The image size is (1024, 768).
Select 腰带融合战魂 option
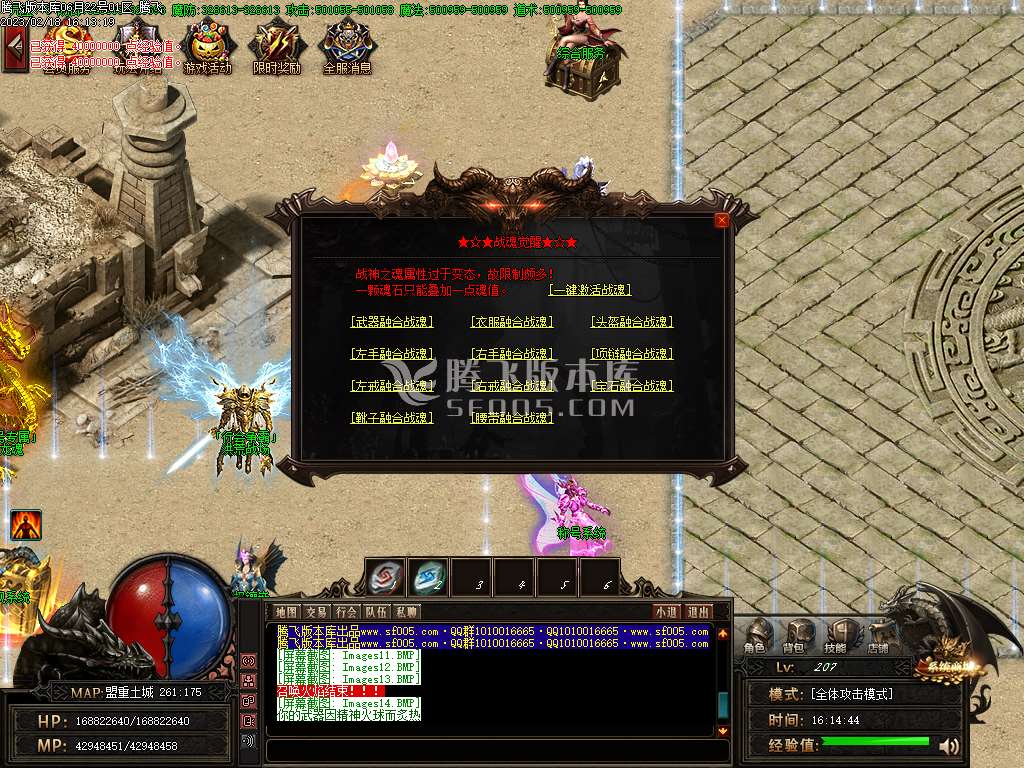(x=512, y=418)
